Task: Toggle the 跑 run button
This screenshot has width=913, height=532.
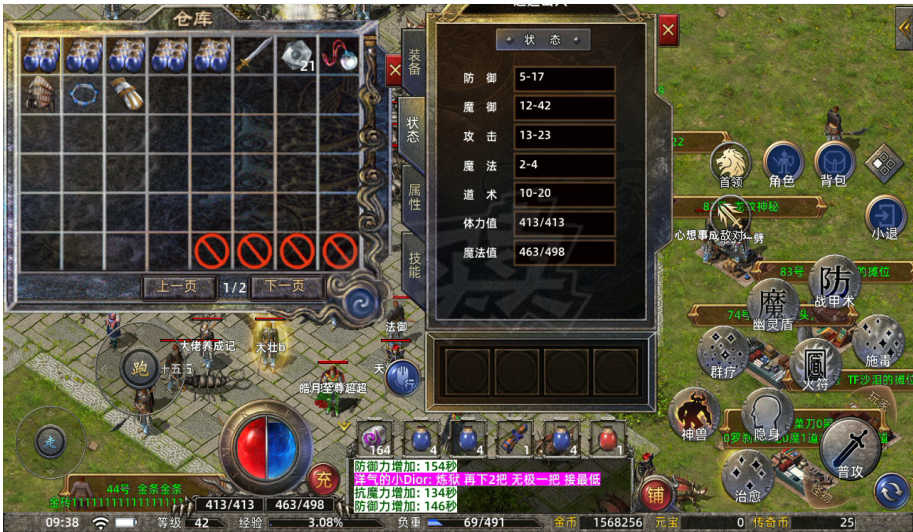Action: tap(139, 368)
